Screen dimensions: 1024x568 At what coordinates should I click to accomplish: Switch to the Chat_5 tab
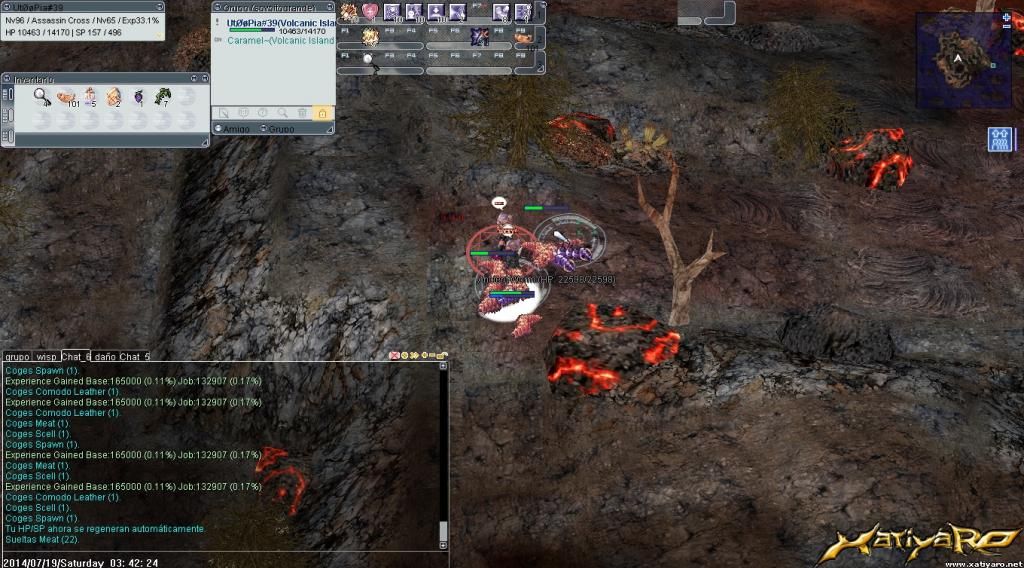click(135, 357)
